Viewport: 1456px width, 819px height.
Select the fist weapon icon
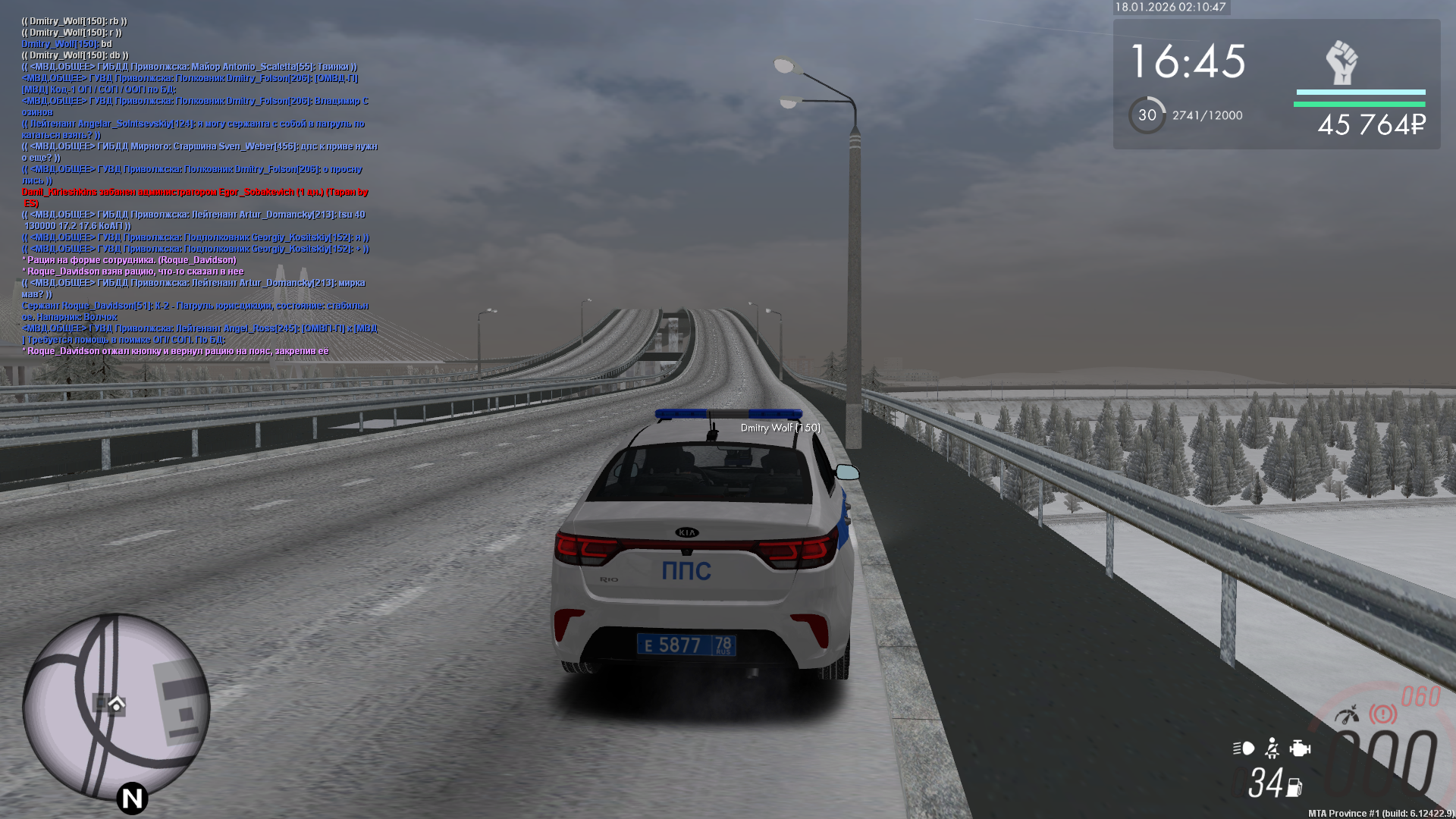[1341, 63]
